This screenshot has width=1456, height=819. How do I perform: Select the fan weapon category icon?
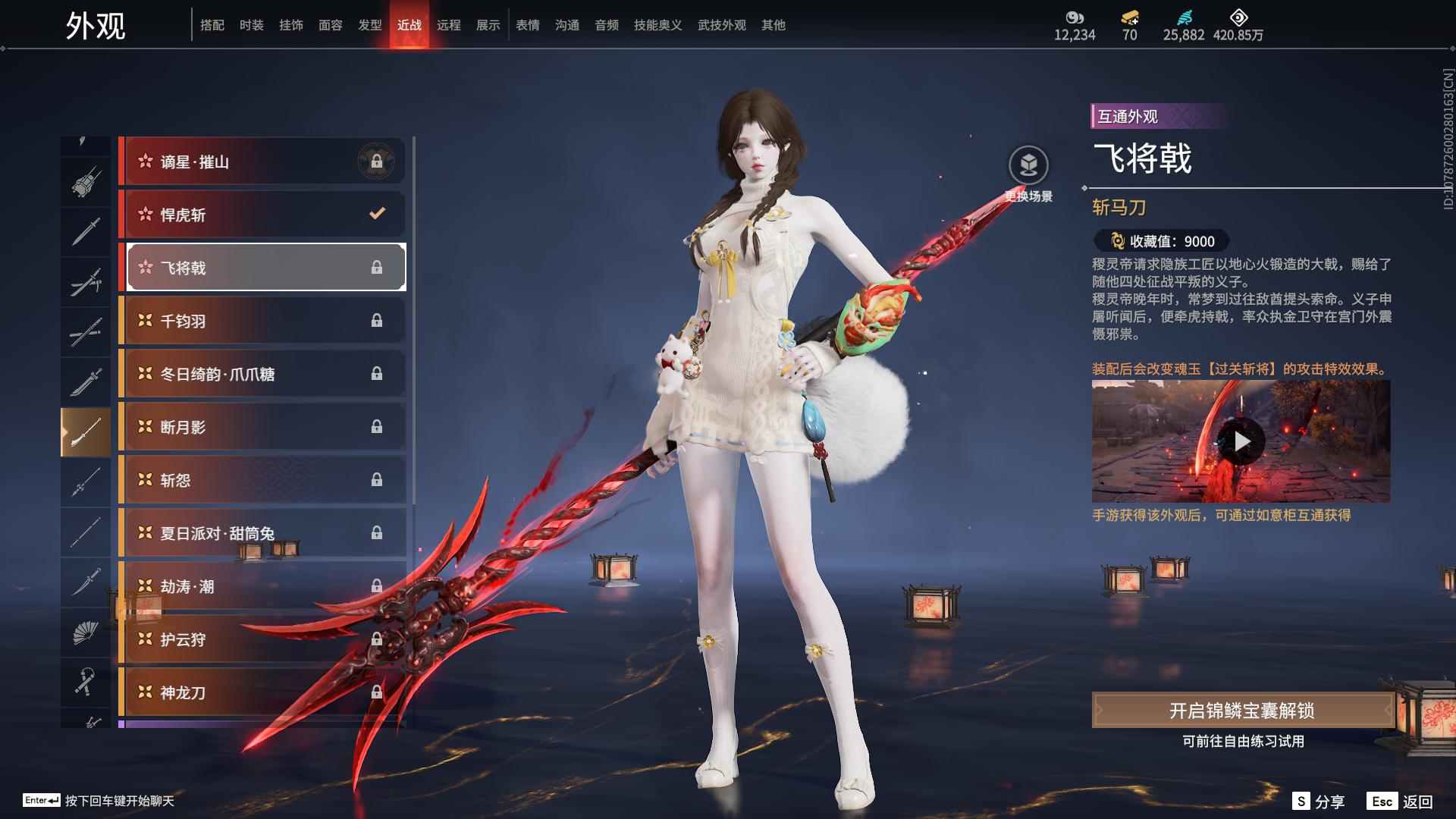pyautogui.click(x=85, y=632)
